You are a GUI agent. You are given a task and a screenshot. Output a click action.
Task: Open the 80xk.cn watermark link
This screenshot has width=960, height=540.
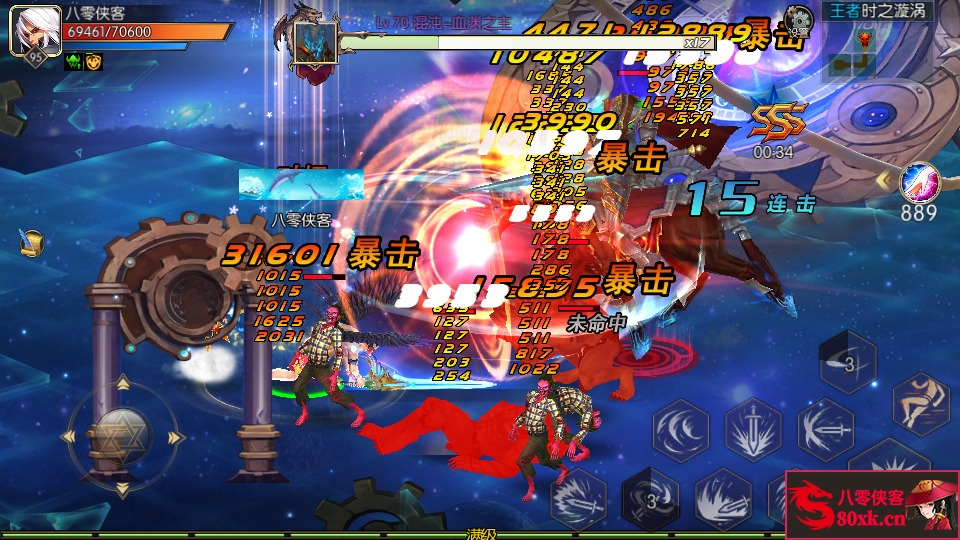pos(871,505)
